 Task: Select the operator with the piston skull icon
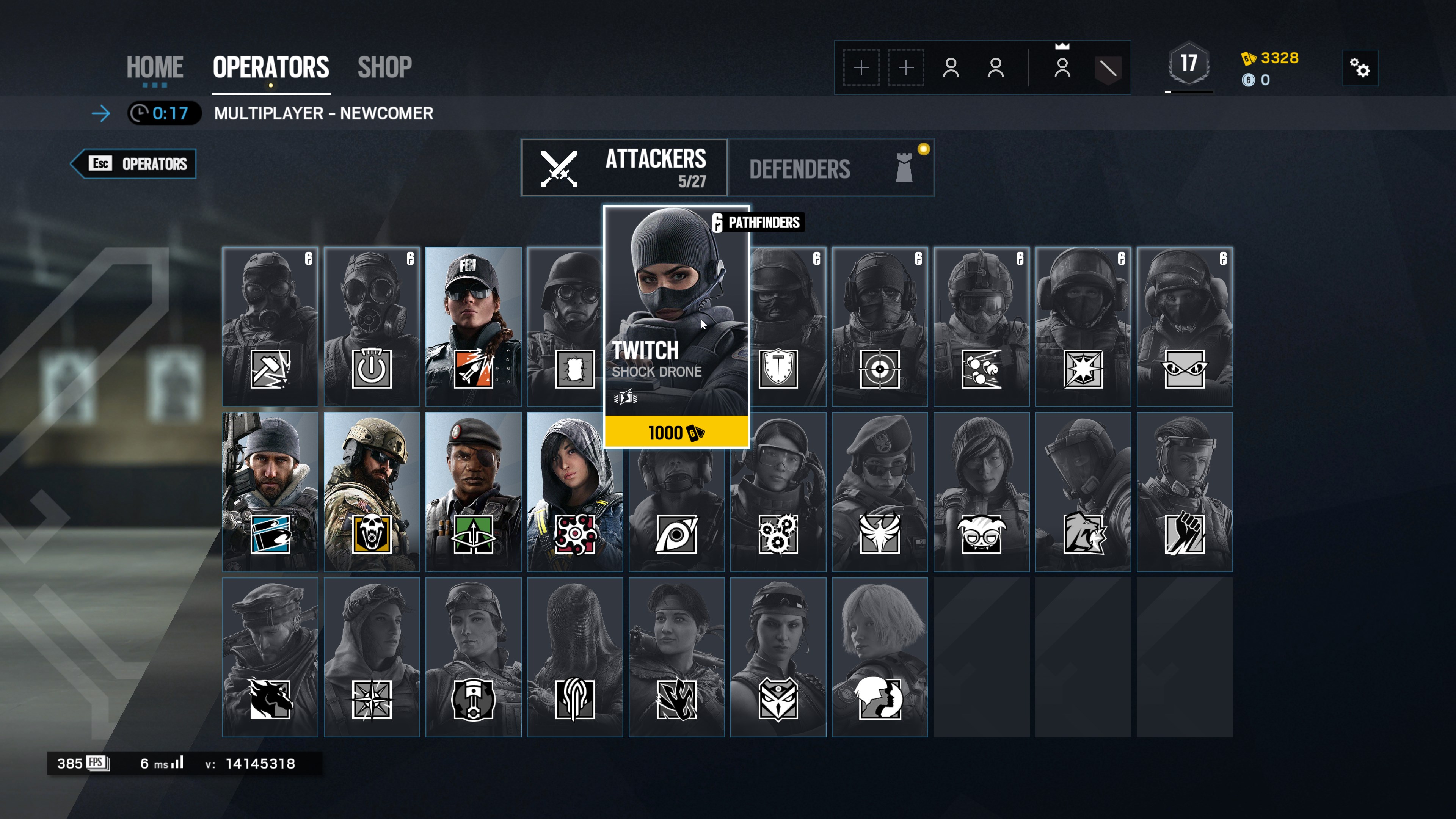tap(473, 657)
